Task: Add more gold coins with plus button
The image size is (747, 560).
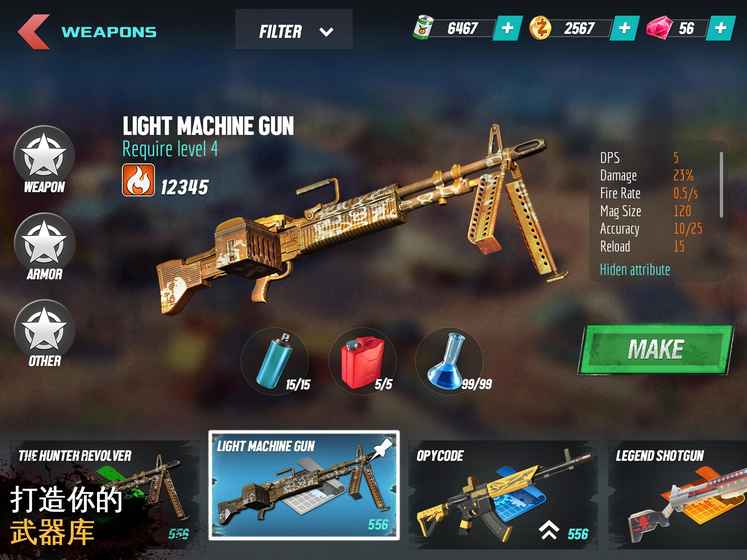Action: tap(625, 28)
